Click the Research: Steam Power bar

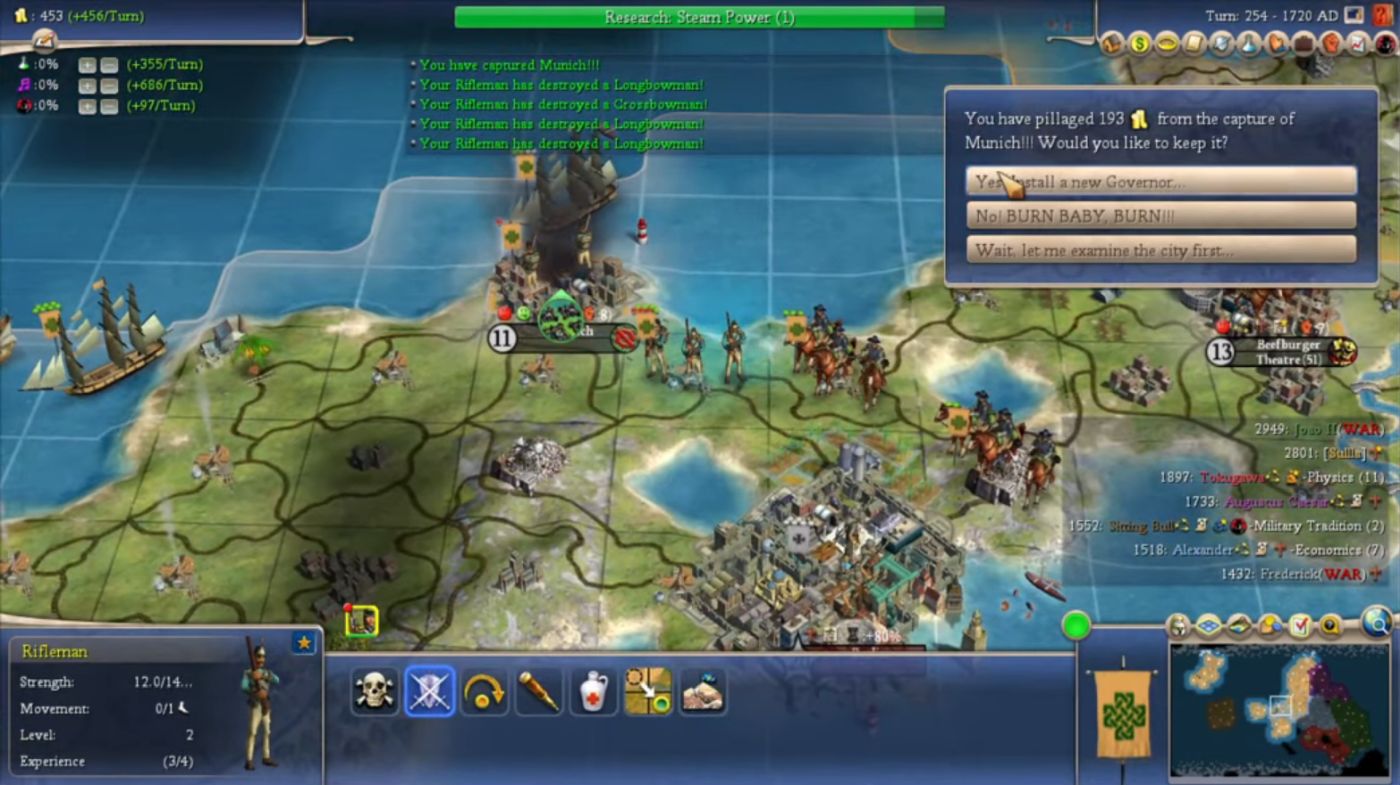click(698, 17)
